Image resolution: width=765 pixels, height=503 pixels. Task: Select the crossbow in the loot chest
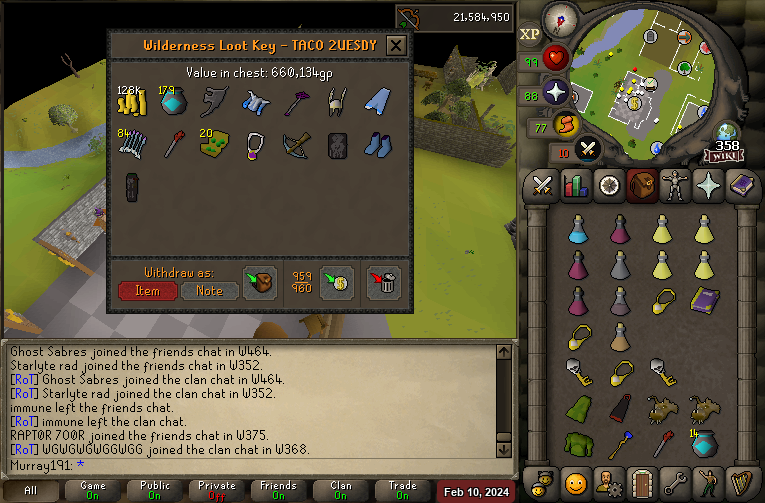click(x=296, y=146)
